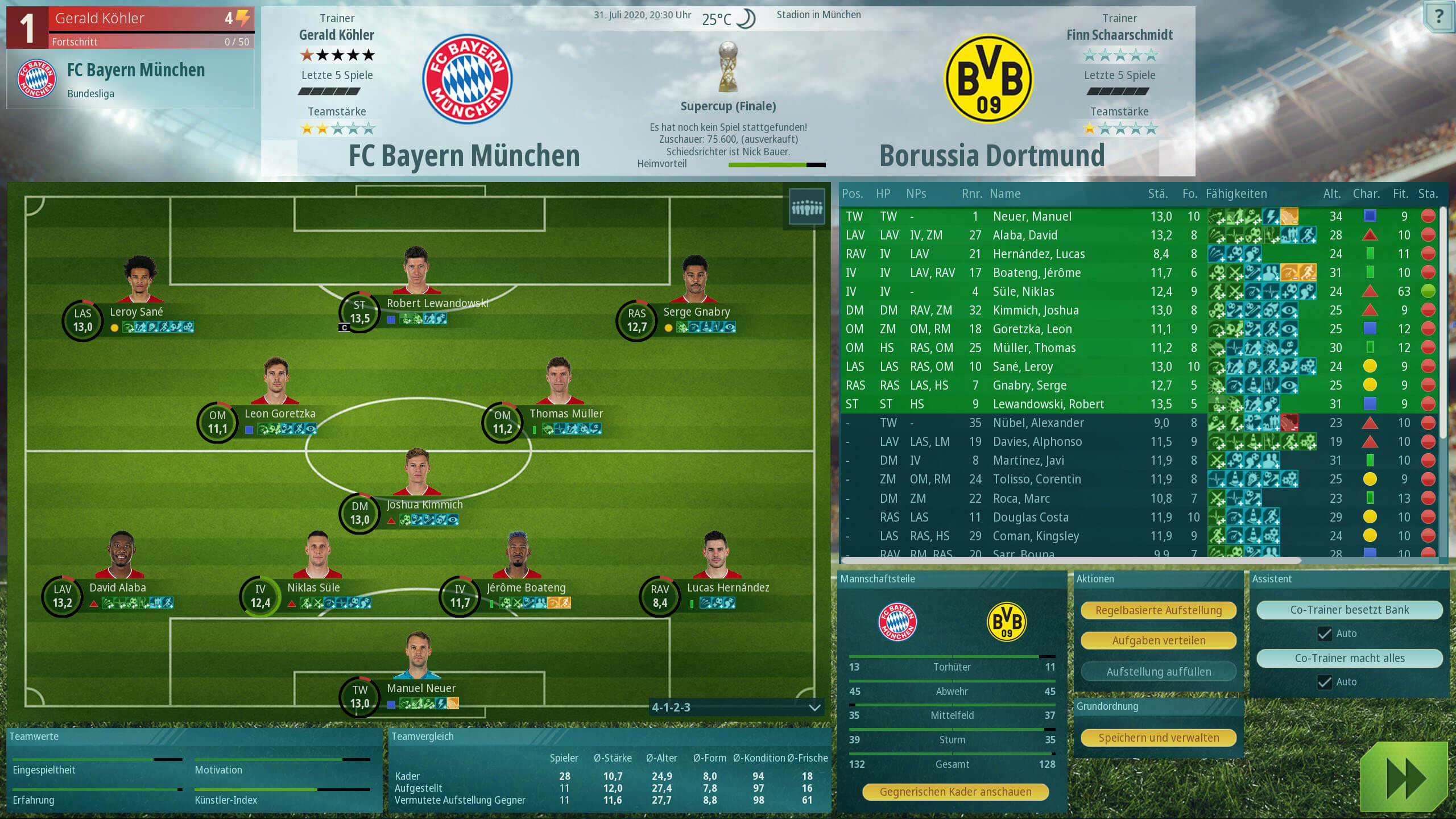This screenshot has height=819, width=1456.
Task: Open Speichern und verwalten for formations
Action: pyautogui.click(x=1158, y=738)
